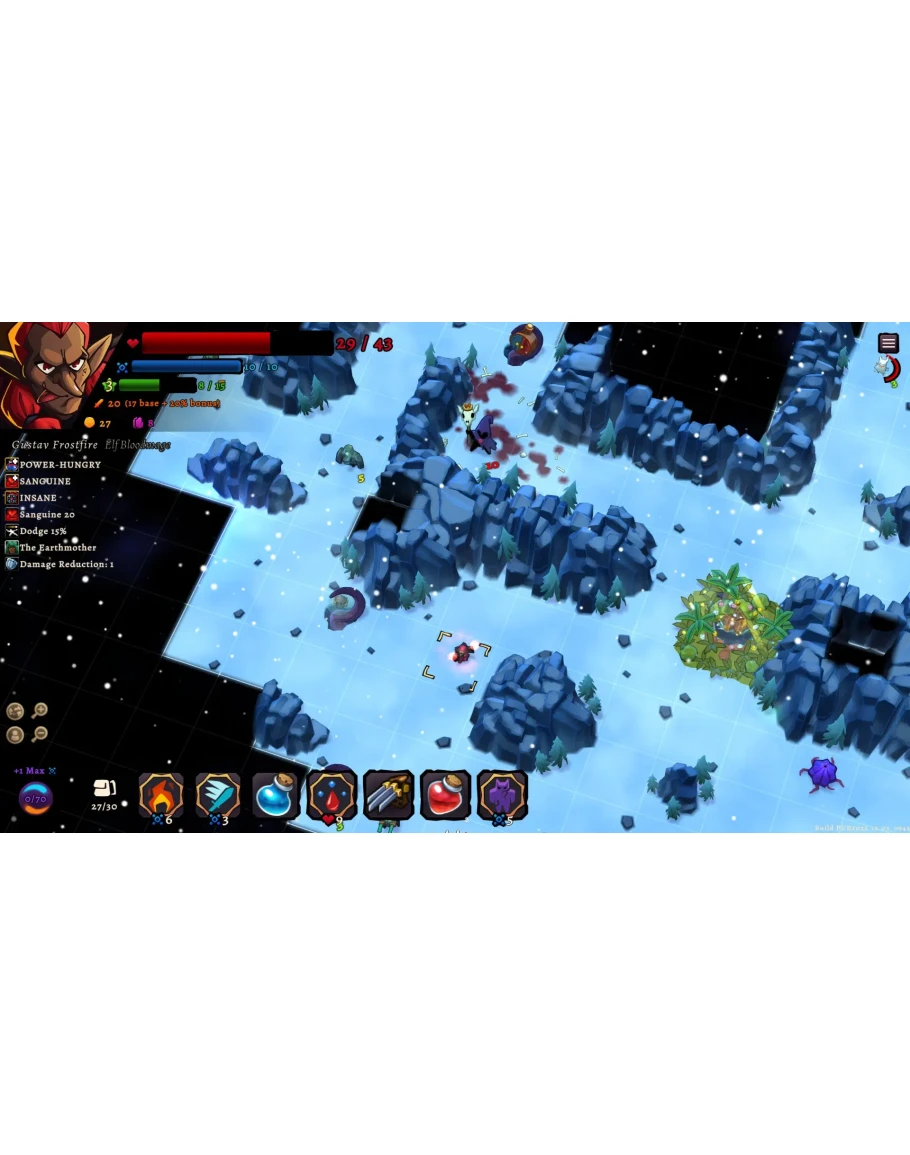Drink the red health potion
This screenshot has width=910, height=1155.
(x=445, y=795)
